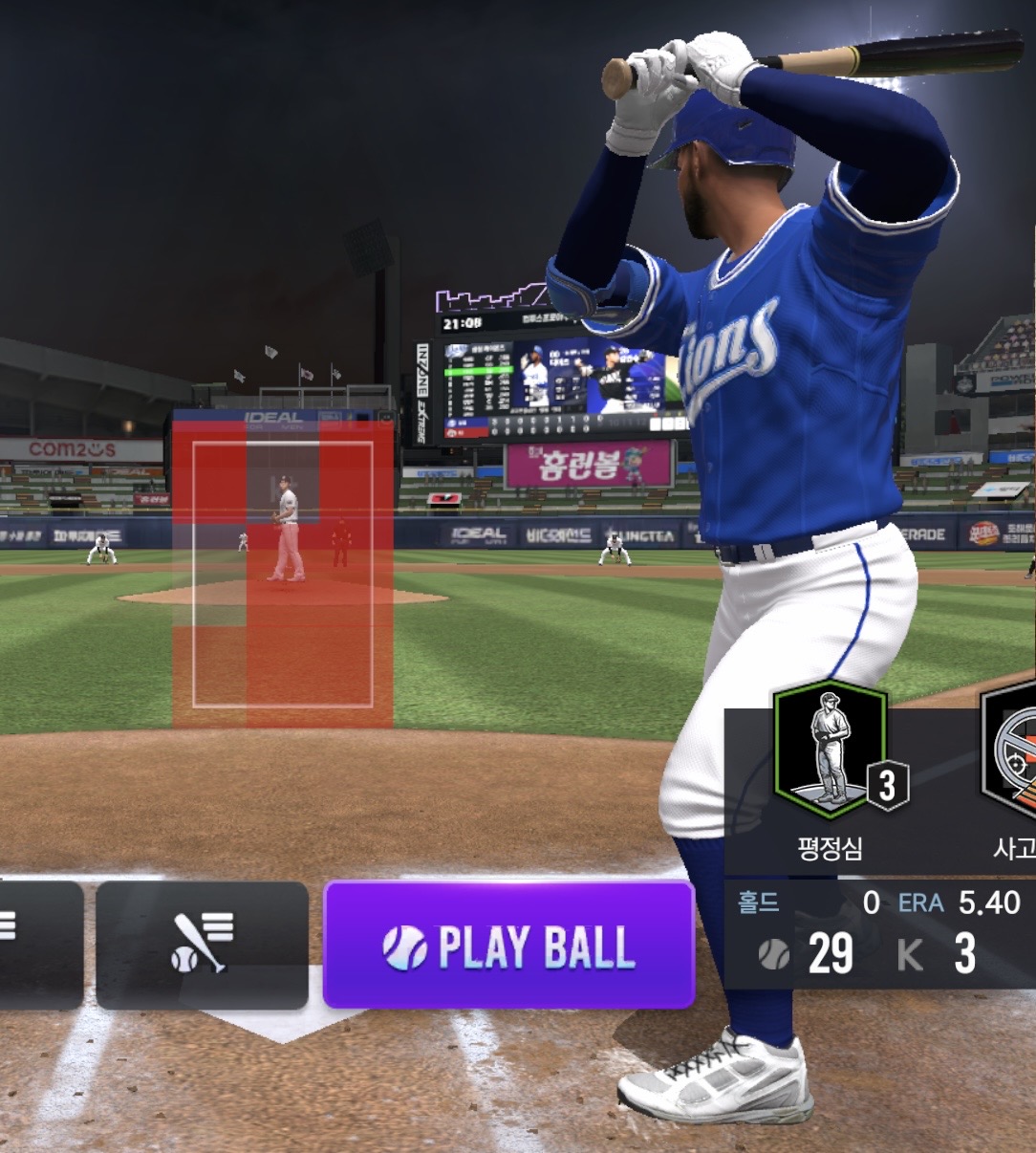Open the cut-off list button beside the bat icon
Screen dimensions: 1036x1153
click(38, 945)
